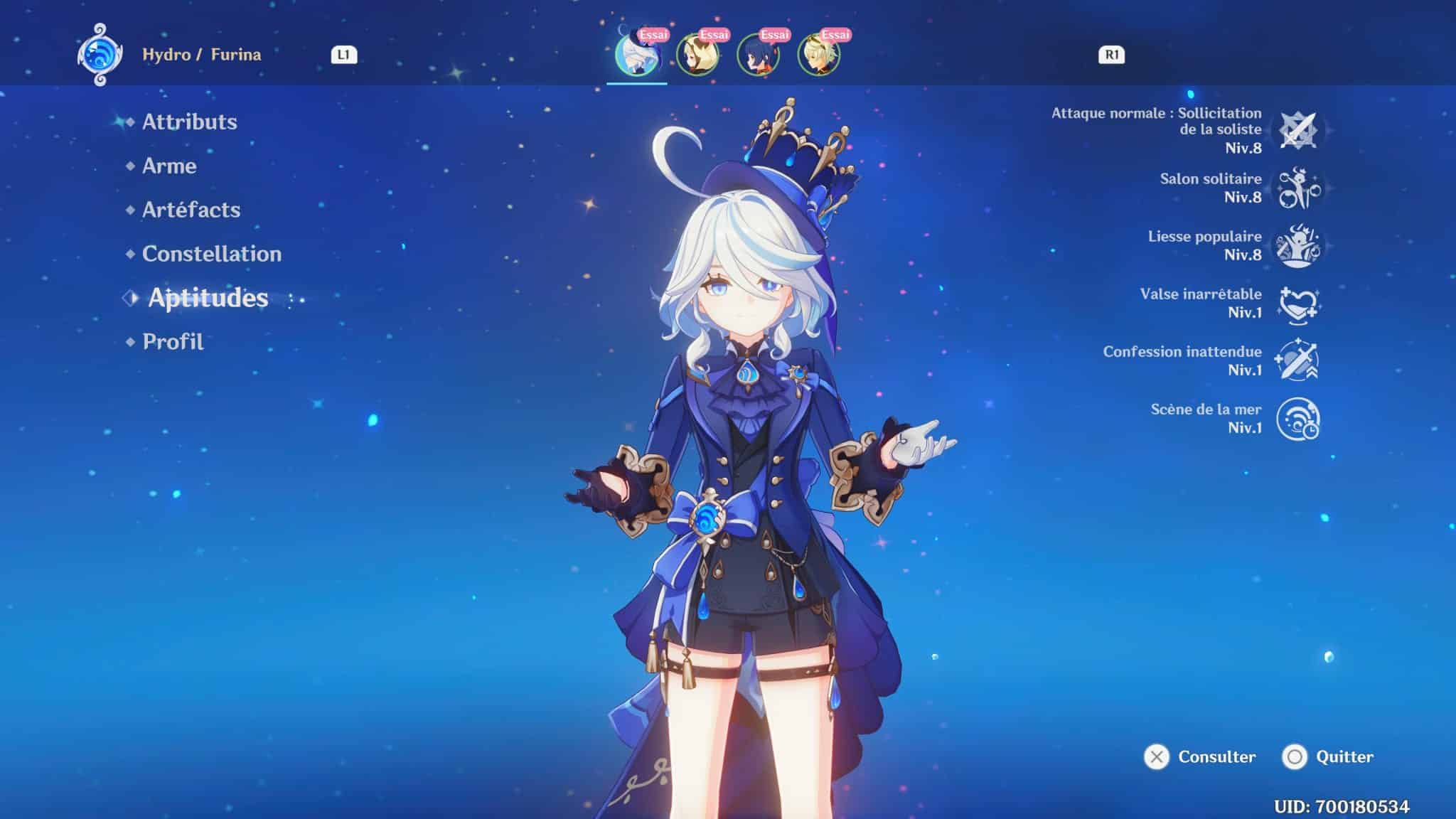Screen dimensions: 1456x819
Task: Open the Arme menu entry
Action: [x=169, y=166]
